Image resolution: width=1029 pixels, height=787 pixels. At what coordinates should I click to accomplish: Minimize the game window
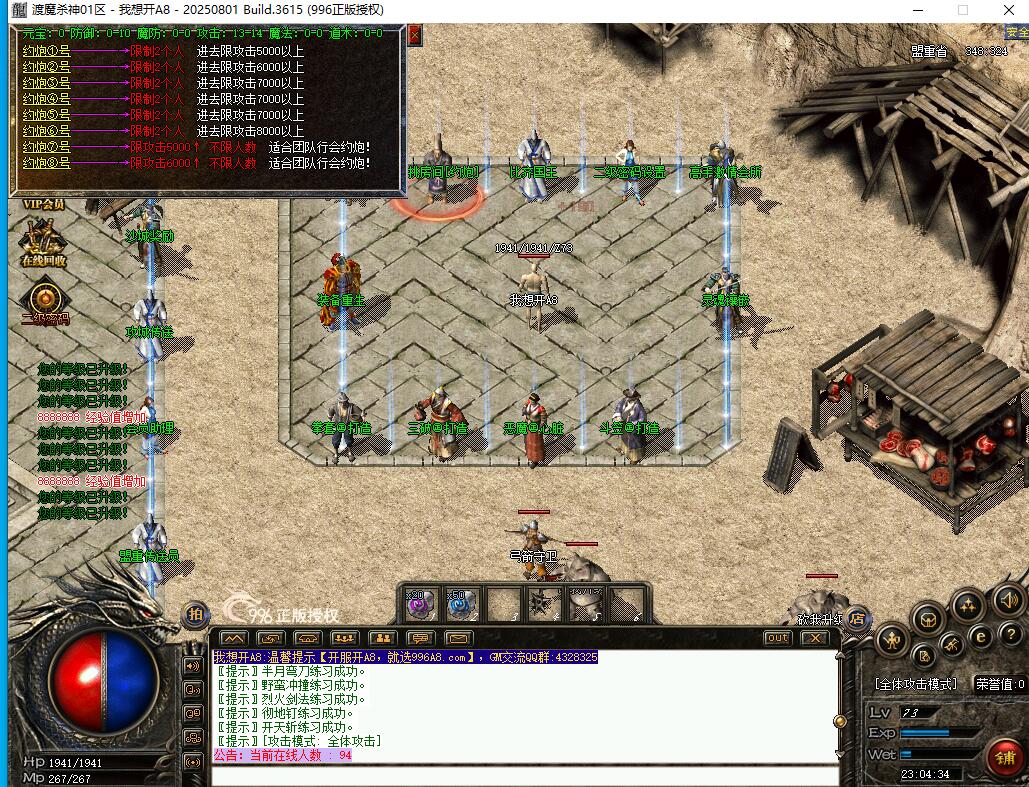pyautogui.click(x=918, y=9)
